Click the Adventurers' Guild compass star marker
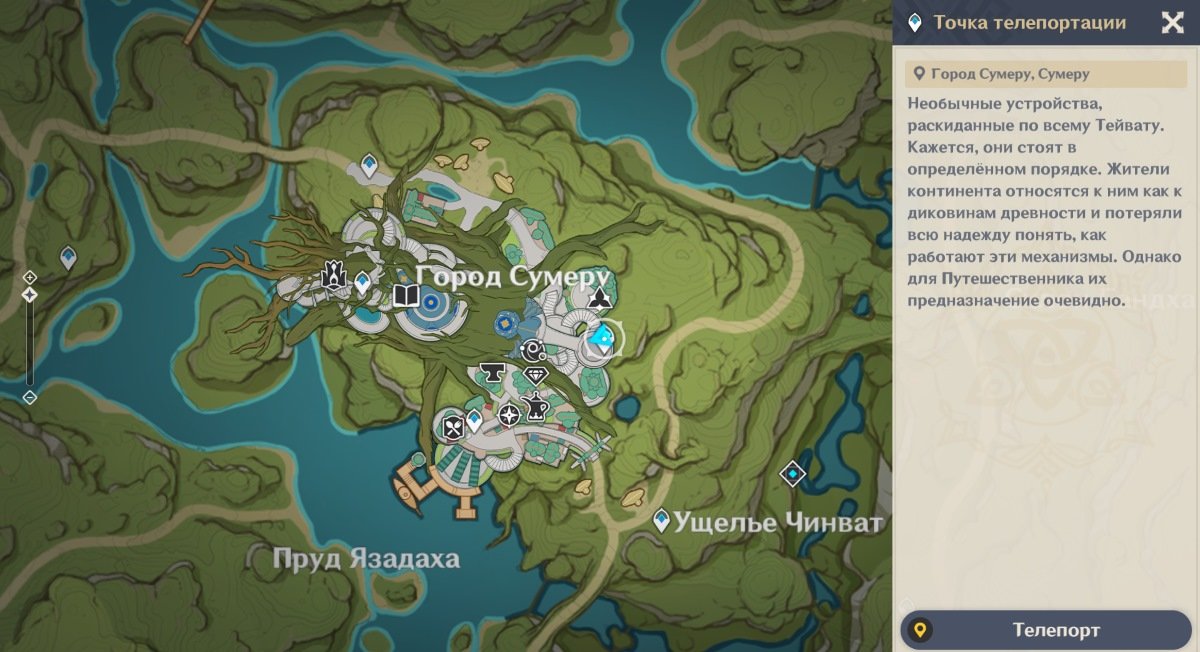The height and width of the screenshot is (652, 1200). [509, 414]
